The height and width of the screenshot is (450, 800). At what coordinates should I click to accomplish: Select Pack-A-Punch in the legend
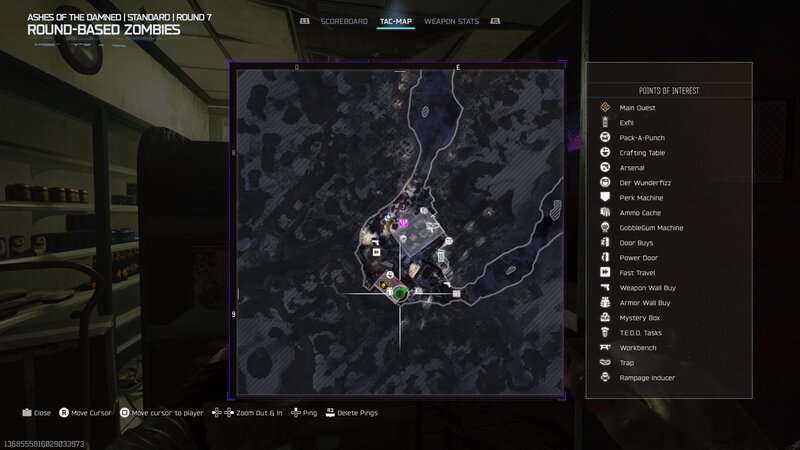click(x=642, y=138)
